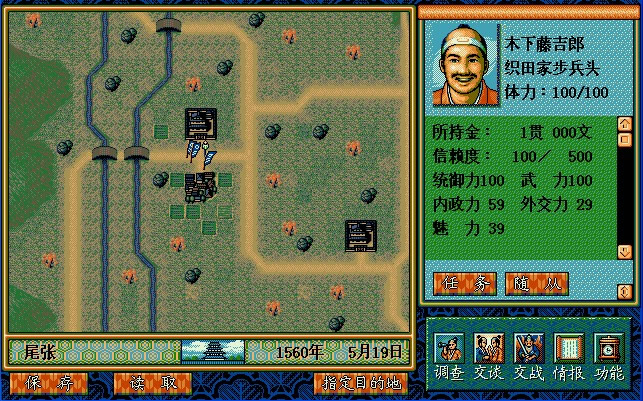643x401 pixels.
Task: Choose 指定目的地 to set destination
Action: tap(359, 383)
